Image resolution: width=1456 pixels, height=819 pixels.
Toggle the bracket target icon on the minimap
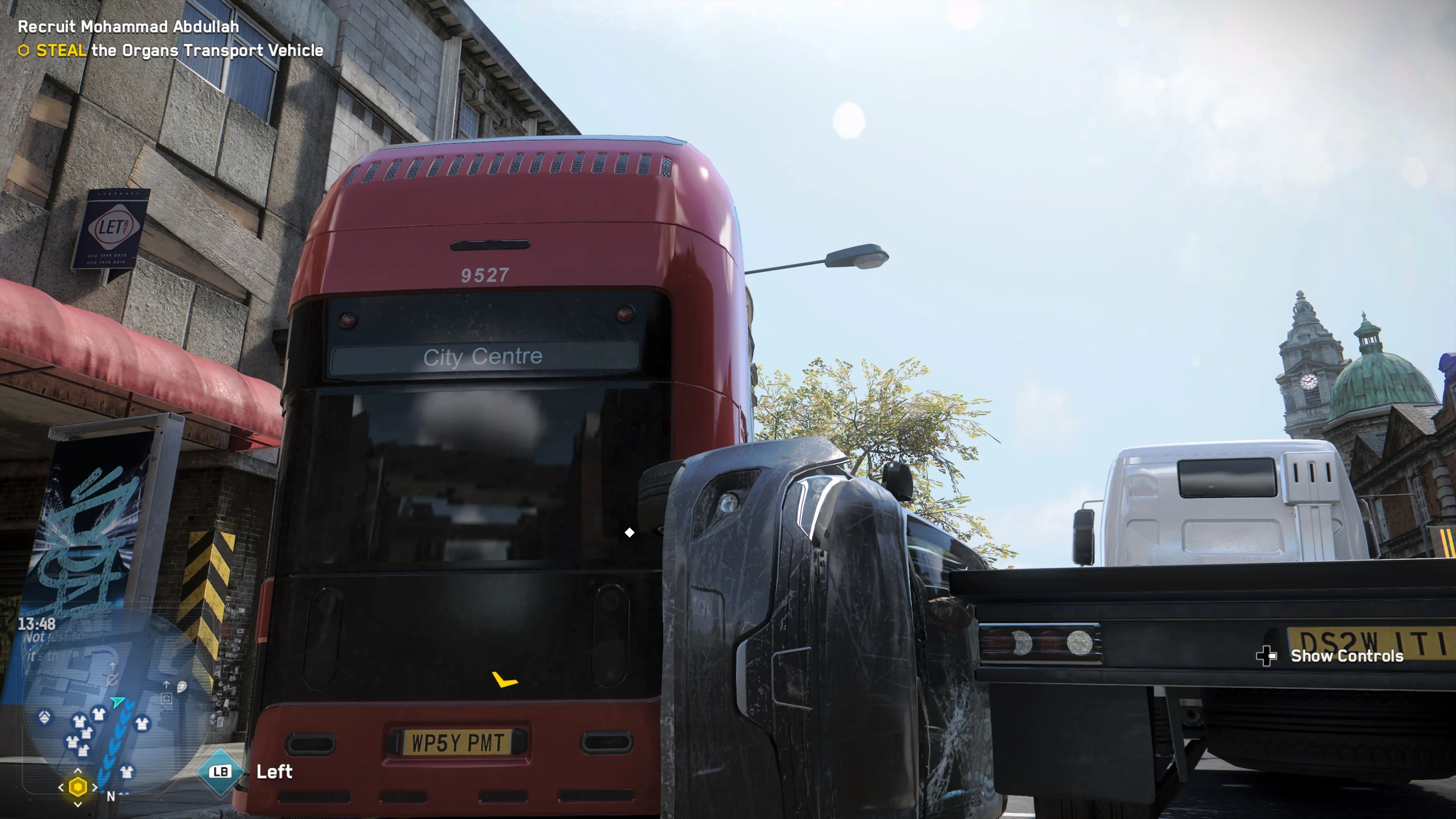[x=167, y=698]
